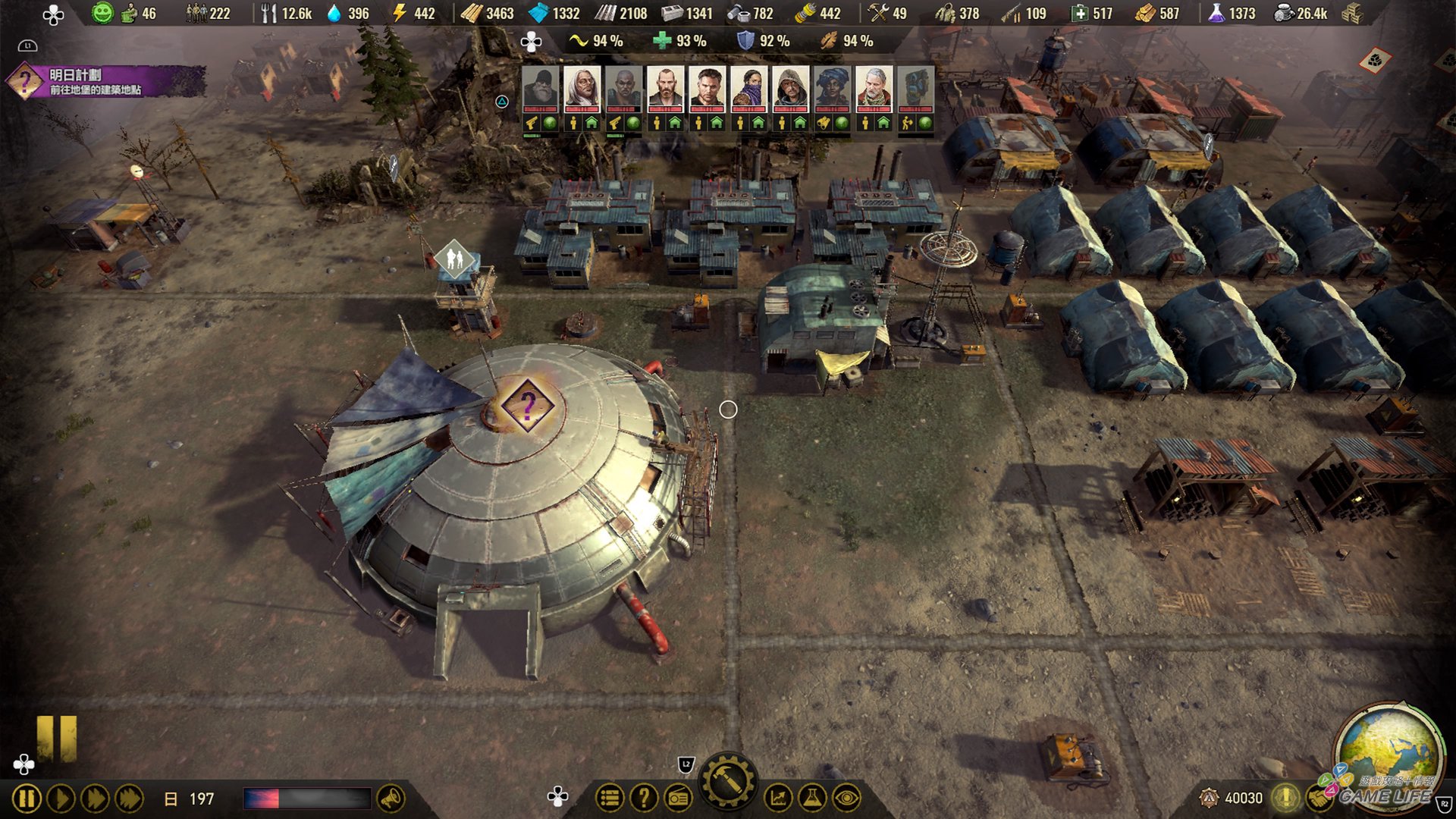Click the question mark marker on the dome
1456x819 pixels.
point(528,405)
